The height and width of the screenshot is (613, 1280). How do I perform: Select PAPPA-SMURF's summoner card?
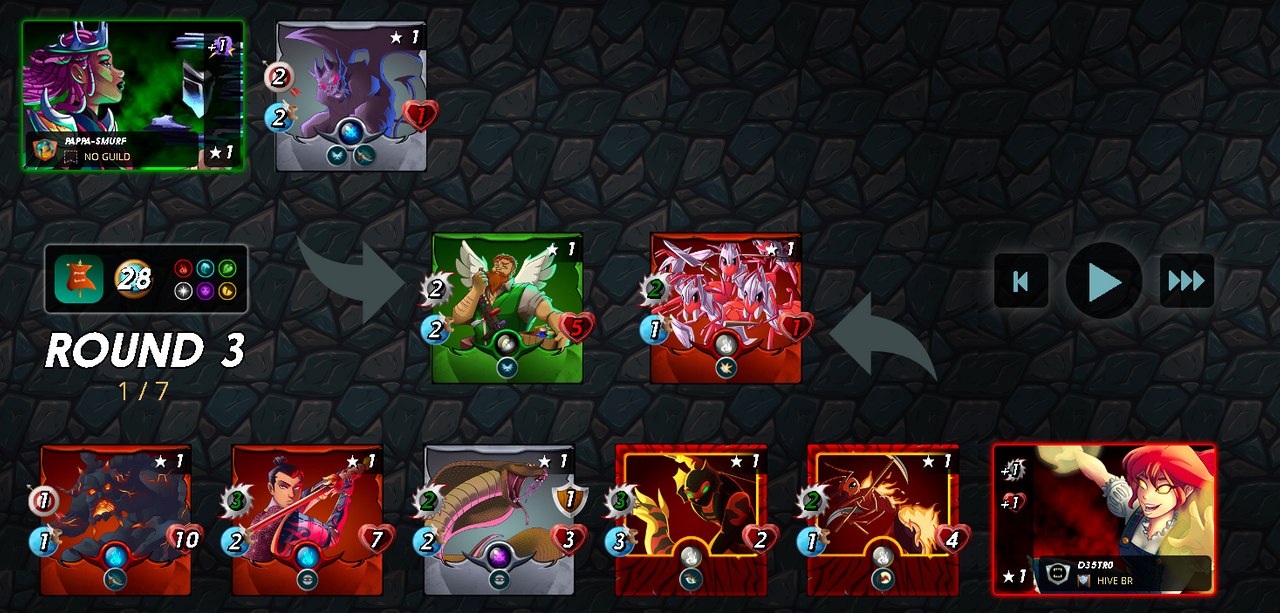pos(132,95)
